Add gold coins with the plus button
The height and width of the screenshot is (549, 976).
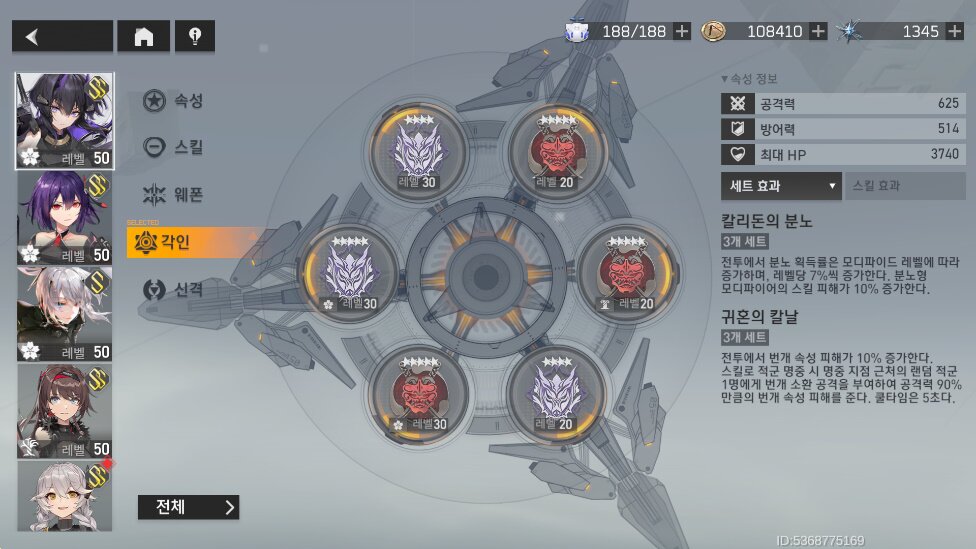click(x=818, y=31)
